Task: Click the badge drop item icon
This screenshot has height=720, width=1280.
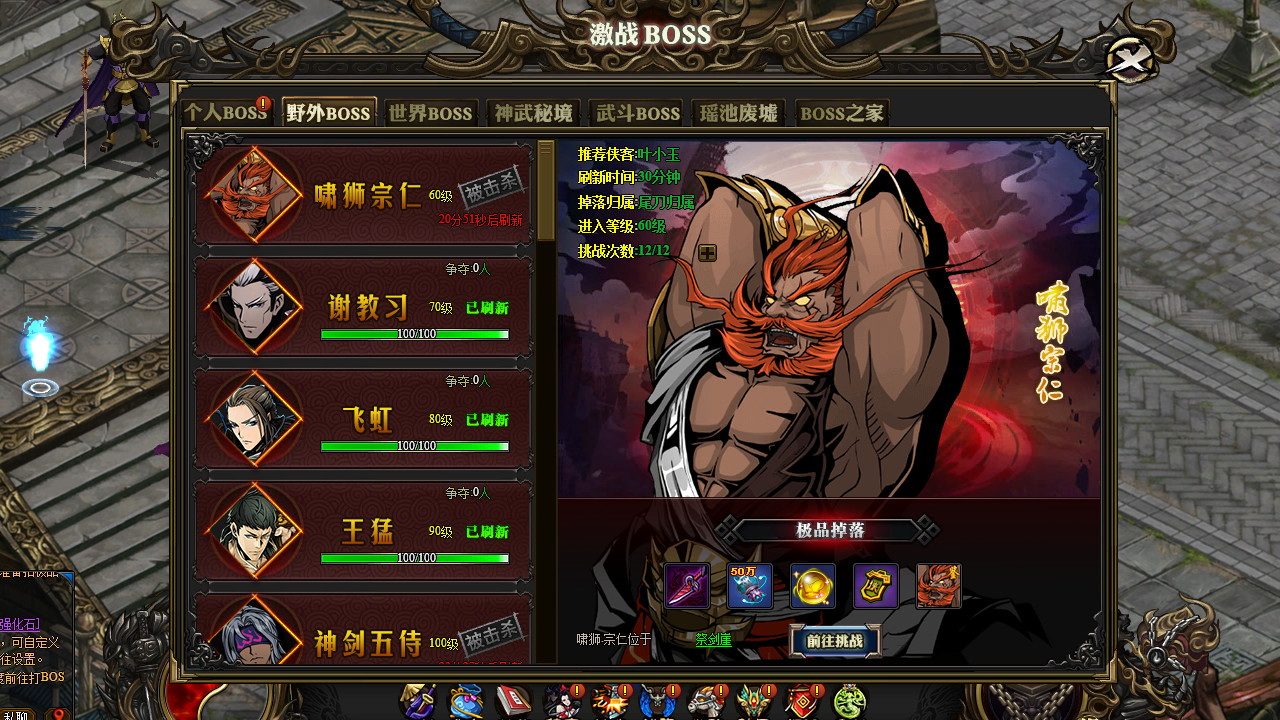Action: coord(875,586)
